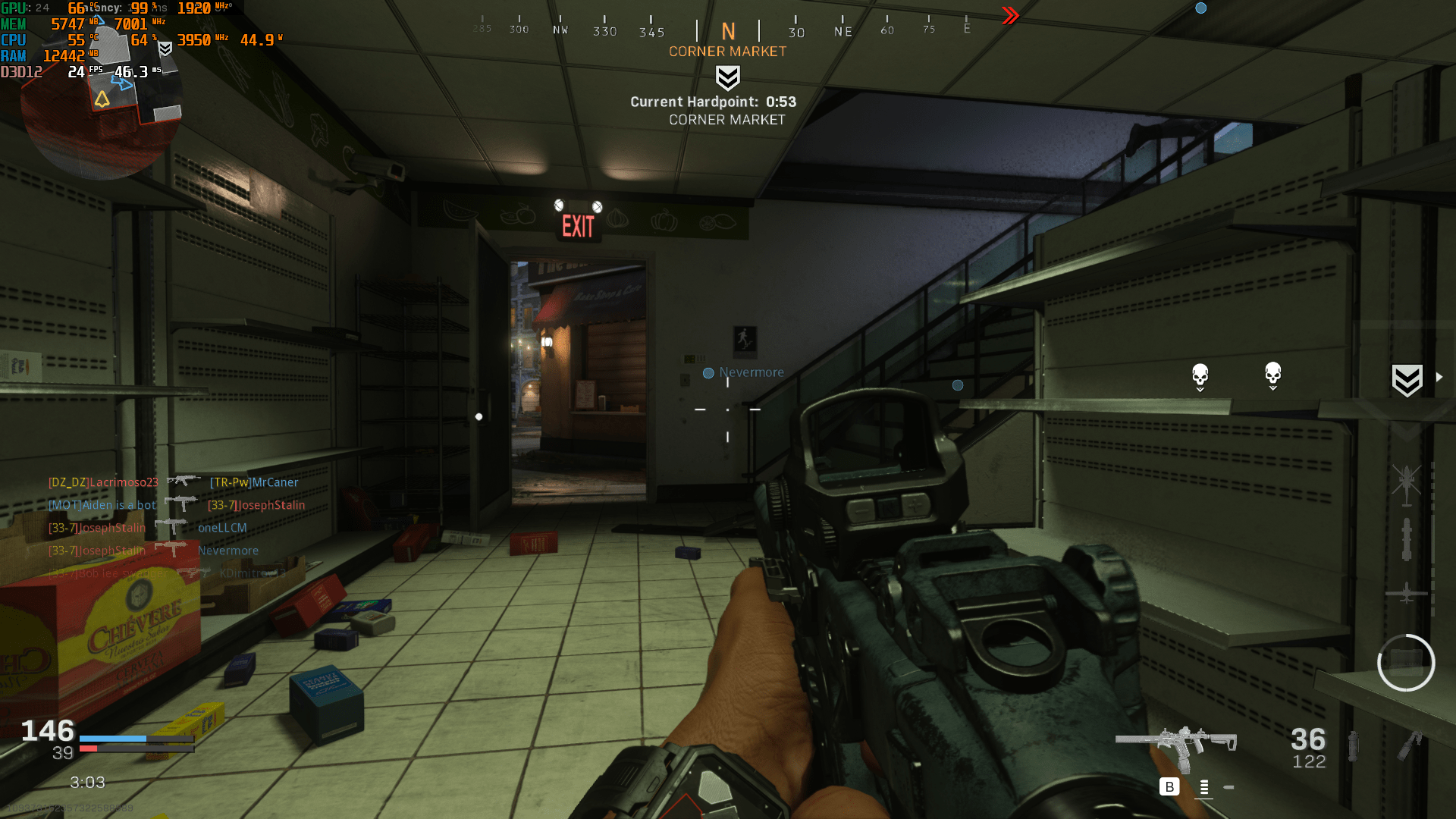Click the leftmost enemy skull killfeed icon
The image size is (1456, 819).
point(1199,375)
